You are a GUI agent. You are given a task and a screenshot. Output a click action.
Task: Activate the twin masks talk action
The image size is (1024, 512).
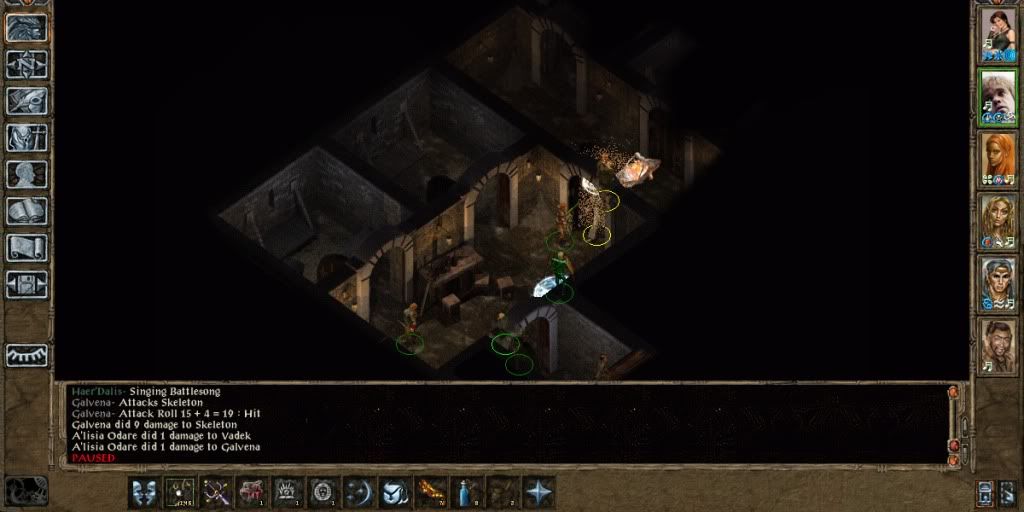click(145, 492)
